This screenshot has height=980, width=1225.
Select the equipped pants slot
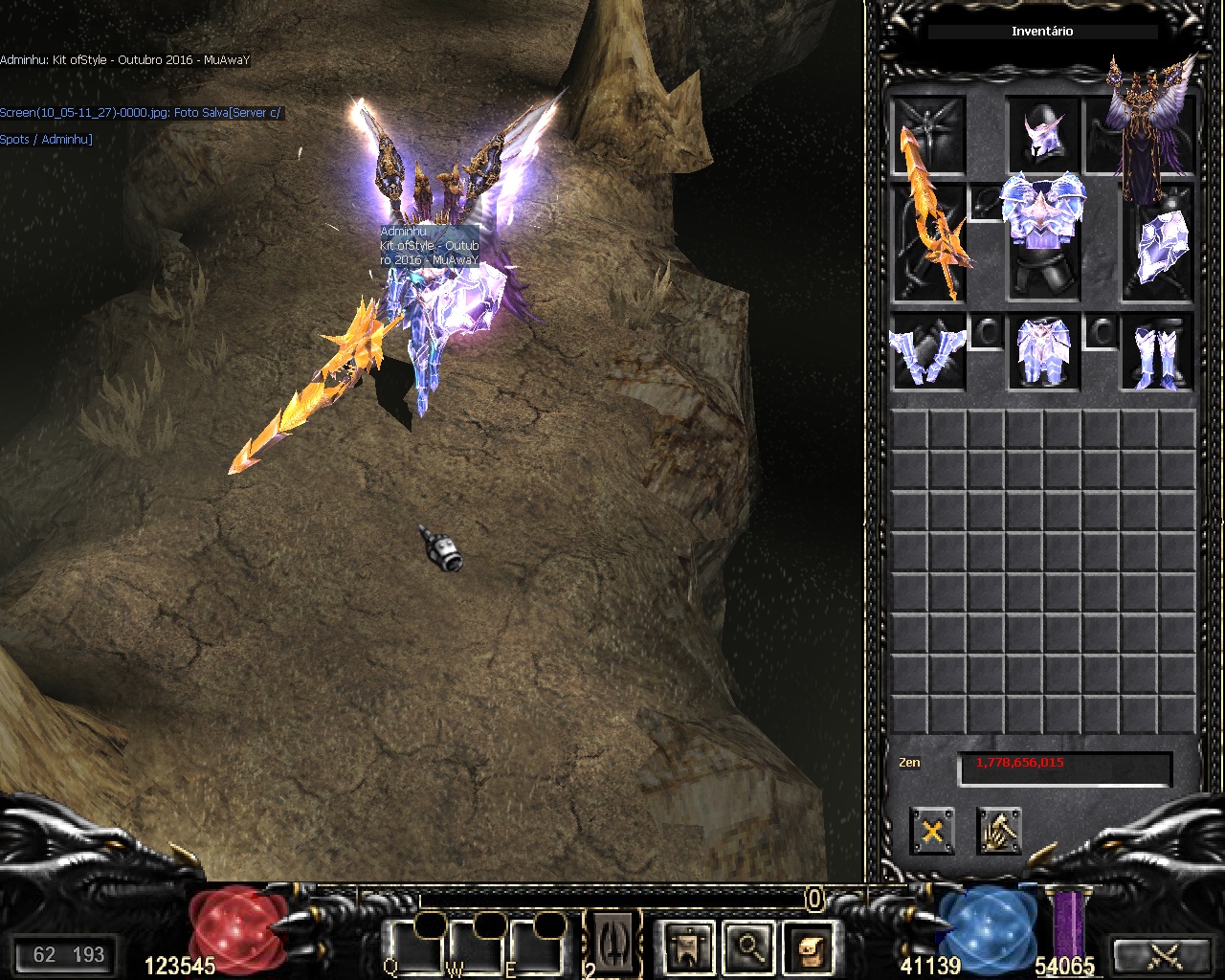pos(1043,351)
